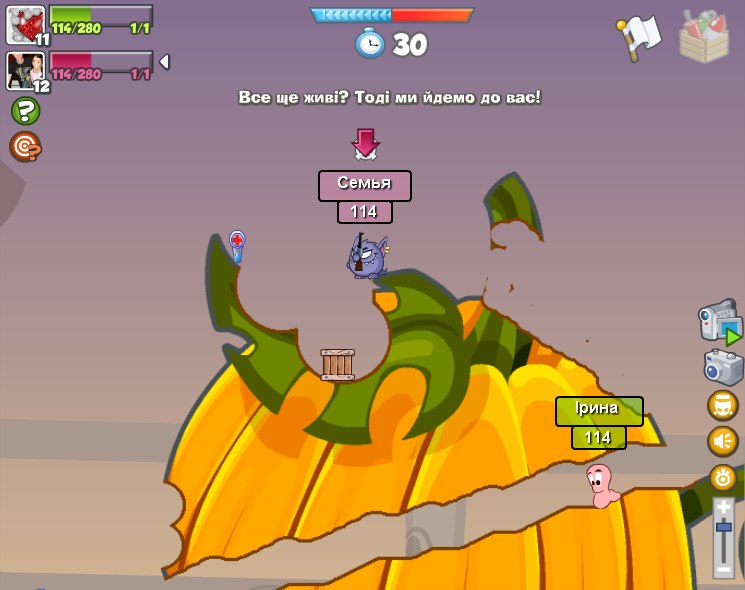Click the round hat-and-face icon button
The width and height of the screenshot is (745, 590).
tap(723, 405)
